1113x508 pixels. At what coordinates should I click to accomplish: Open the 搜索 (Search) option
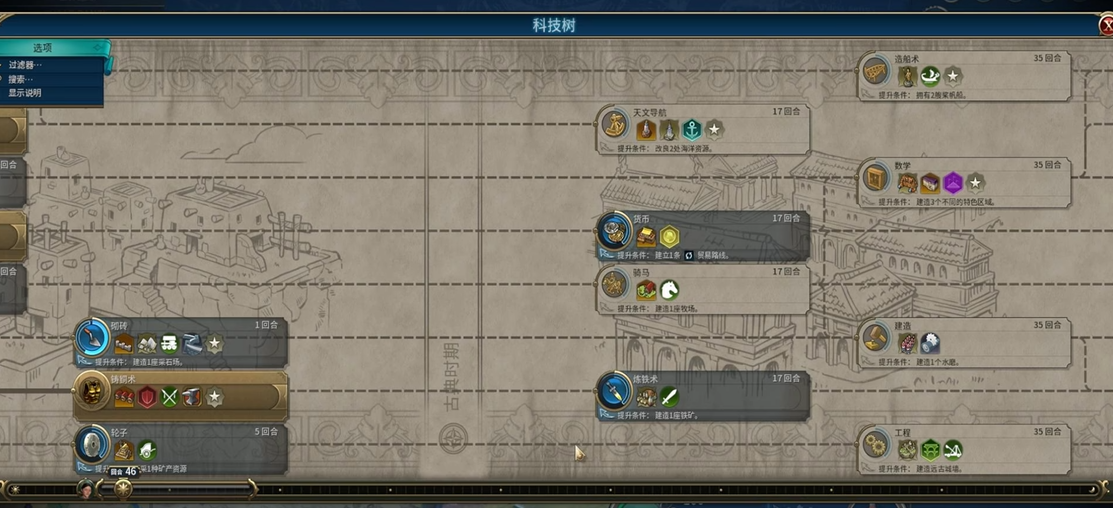pyautogui.click(x=22, y=79)
